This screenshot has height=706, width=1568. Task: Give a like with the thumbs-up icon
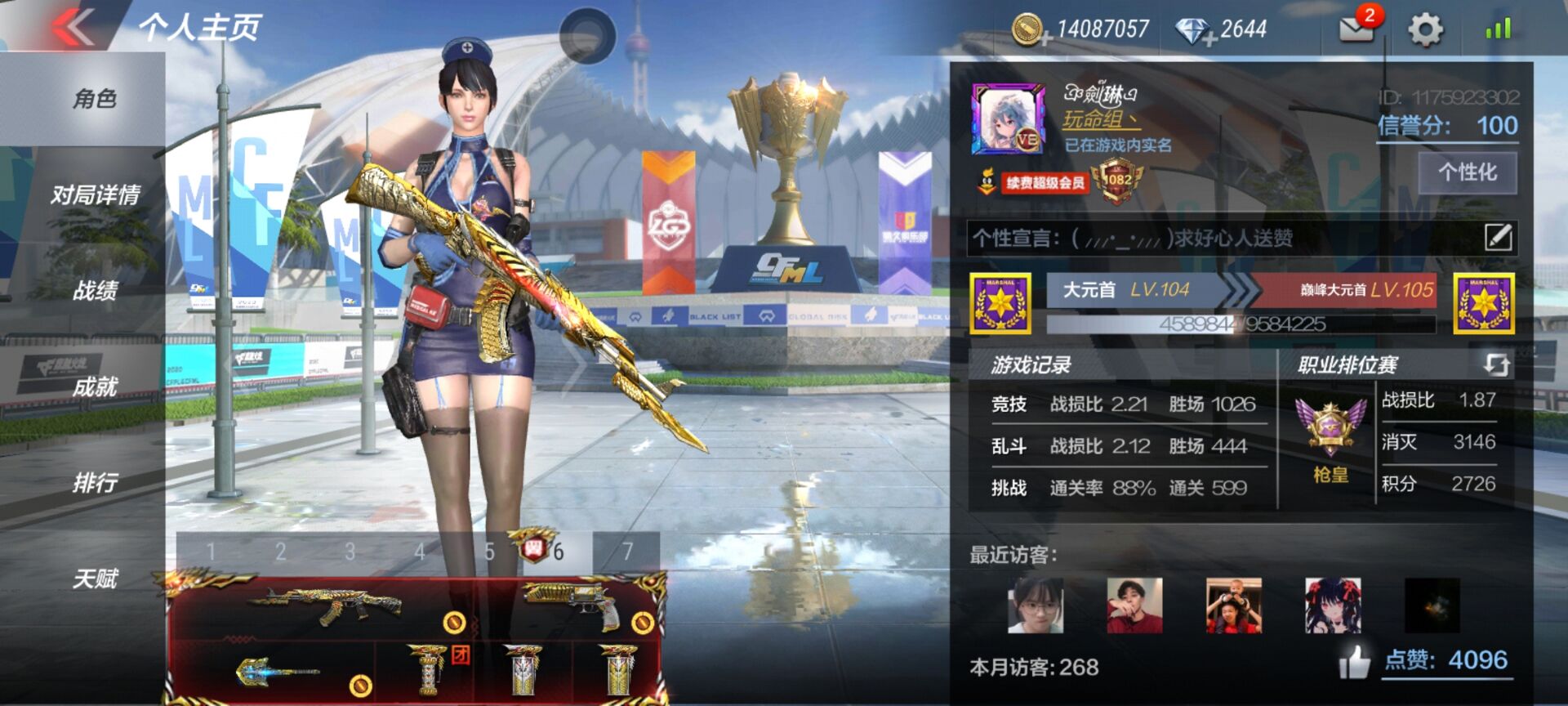pos(1354,662)
